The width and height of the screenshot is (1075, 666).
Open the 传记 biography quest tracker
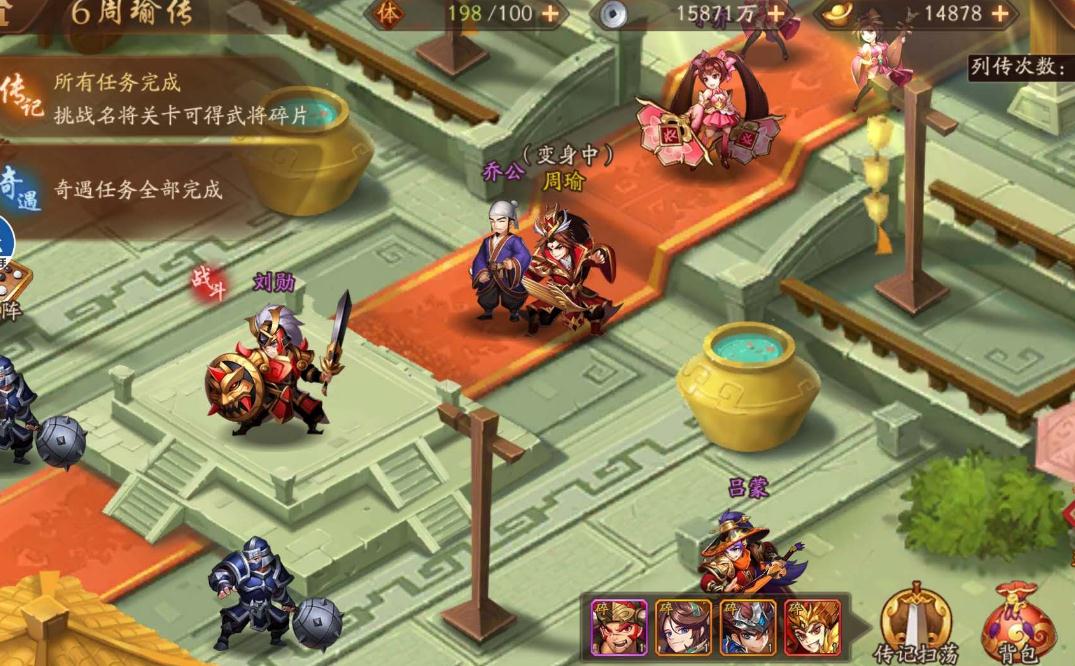pos(22,98)
